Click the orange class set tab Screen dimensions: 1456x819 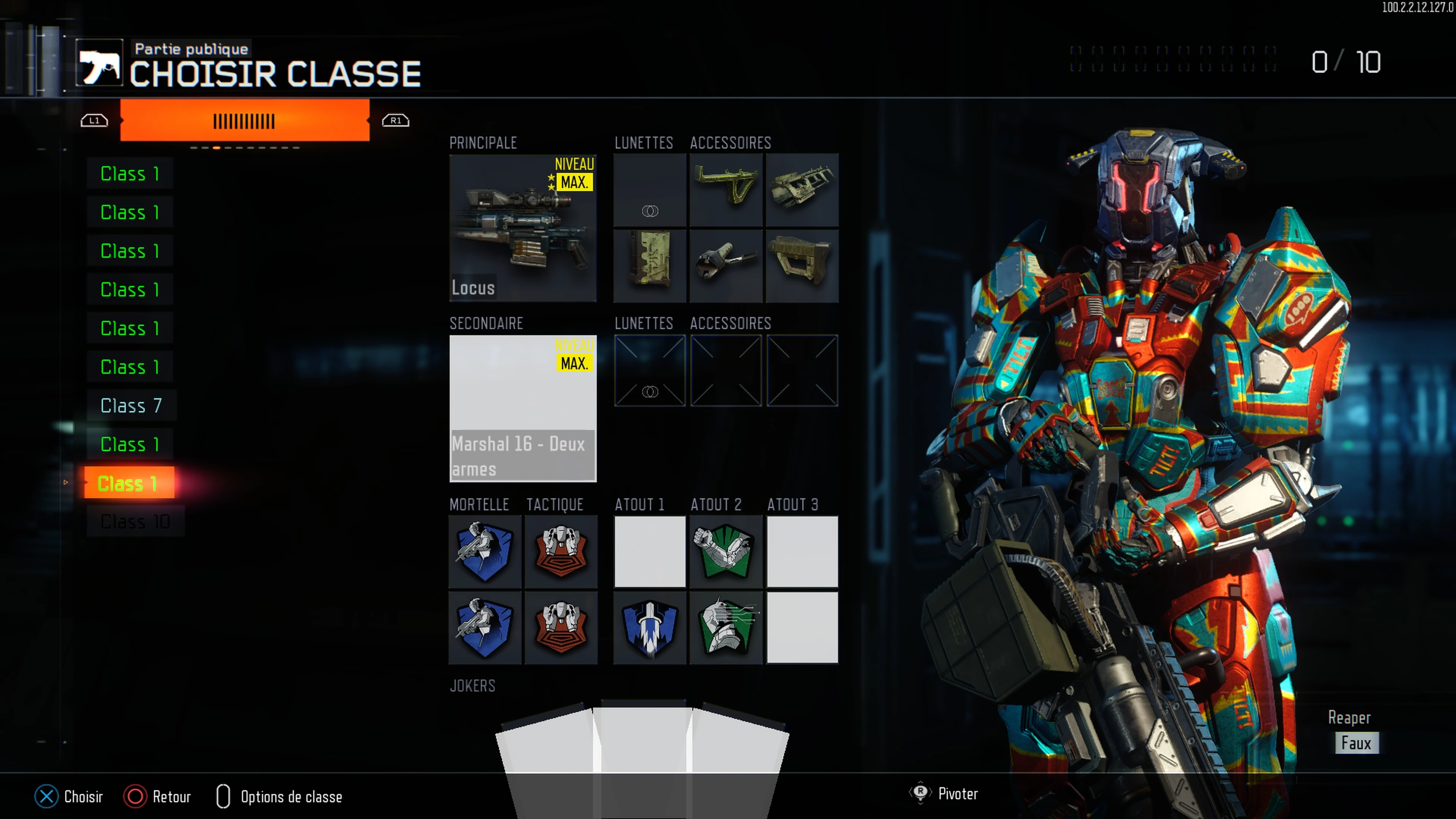coord(244,121)
